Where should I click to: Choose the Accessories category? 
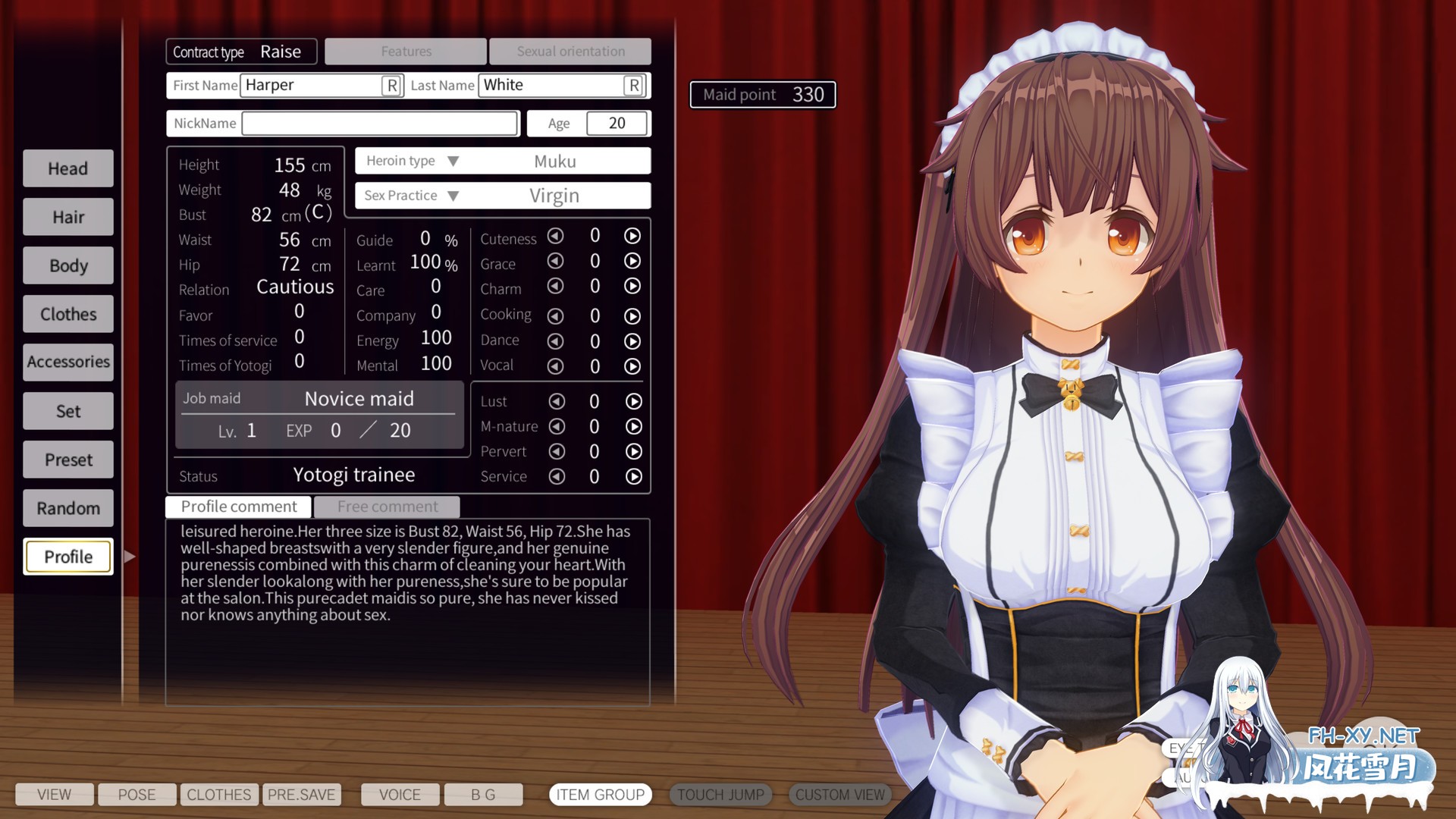point(68,362)
